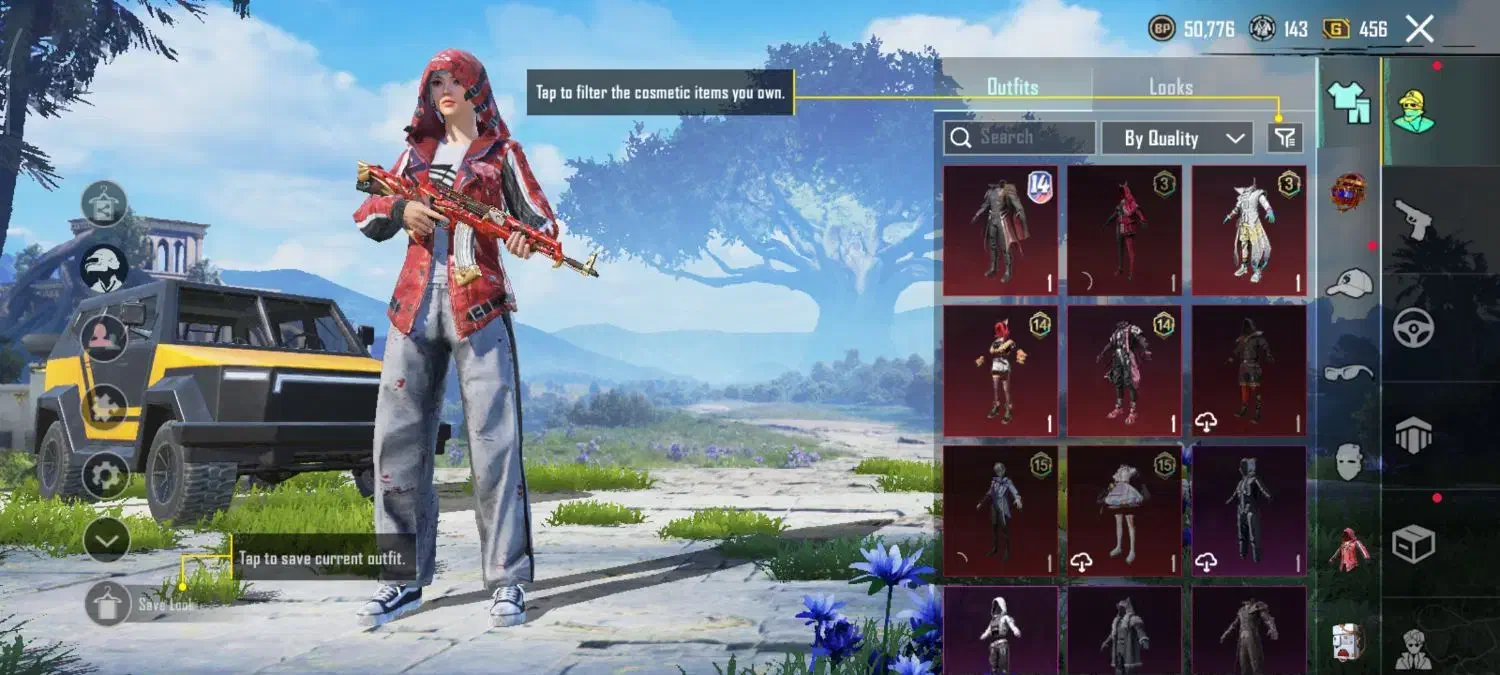
Task: Click the Save Look button
Action: pyautogui.click(x=107, y=604)
